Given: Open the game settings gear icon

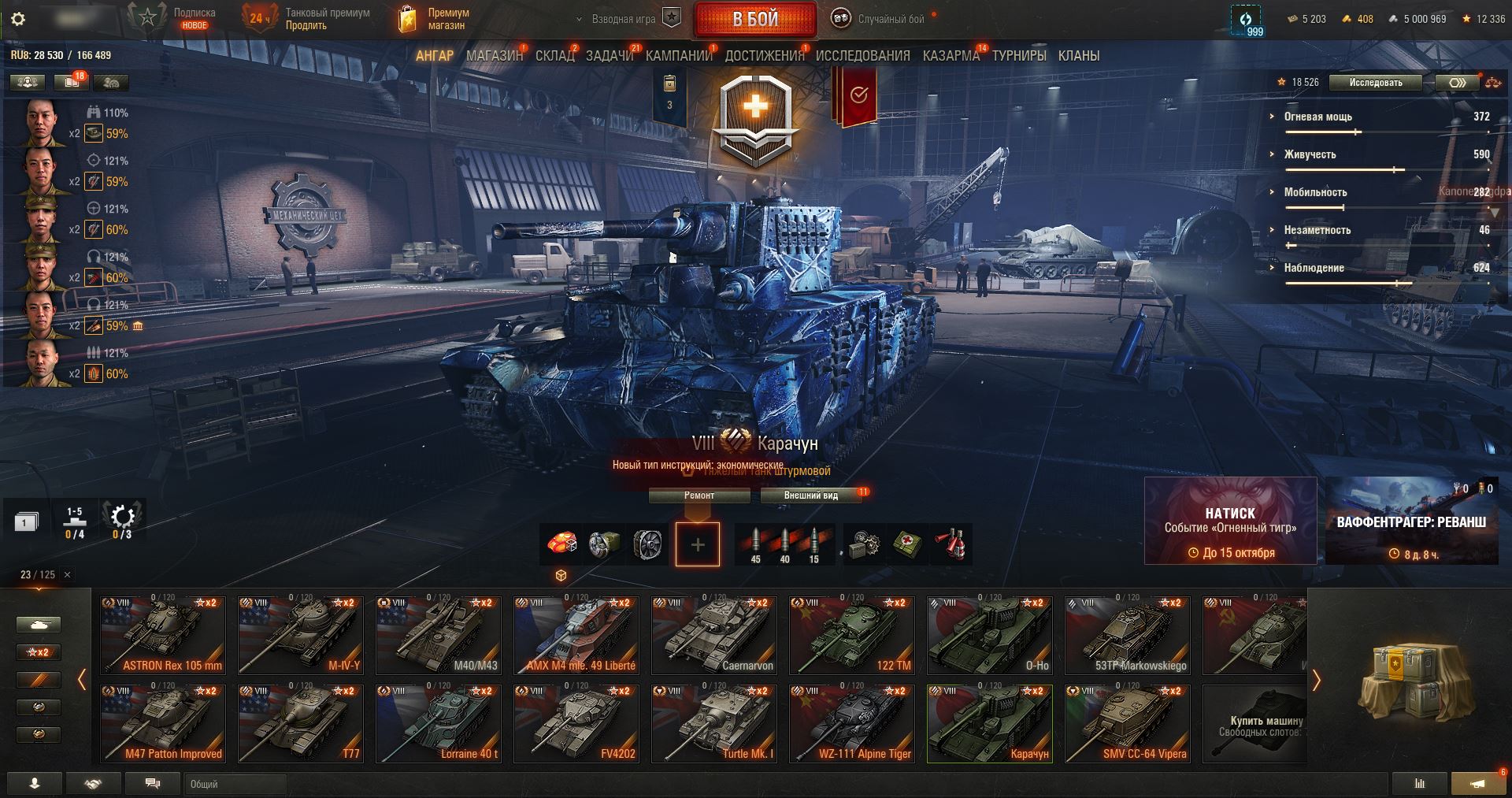Looking at the screenshot, I should point(18,20).
